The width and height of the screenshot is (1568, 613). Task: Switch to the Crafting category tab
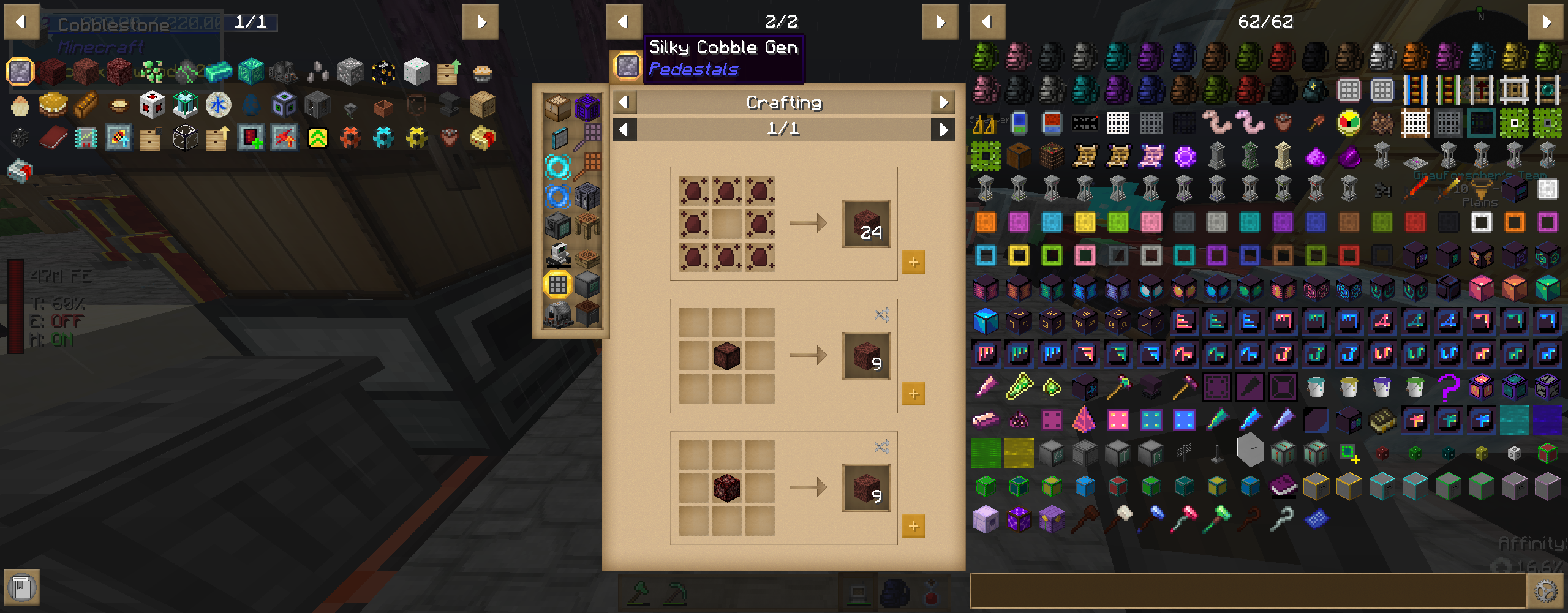(784, 102)
